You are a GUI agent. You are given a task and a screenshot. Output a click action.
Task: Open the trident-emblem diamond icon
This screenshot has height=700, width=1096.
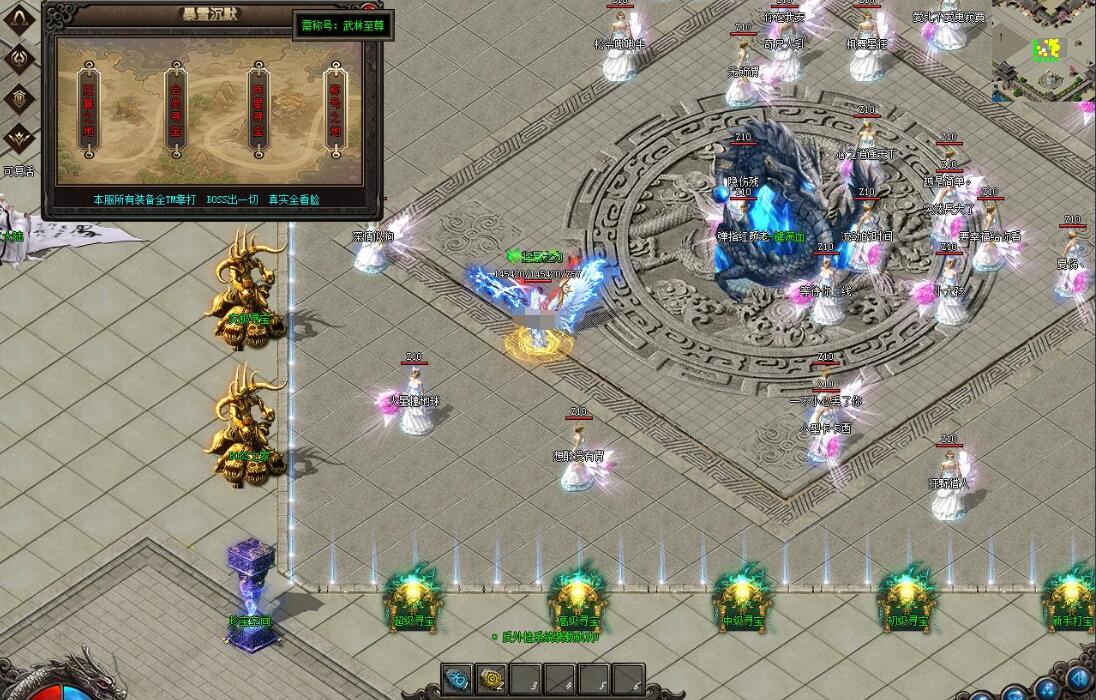point(19,58)
